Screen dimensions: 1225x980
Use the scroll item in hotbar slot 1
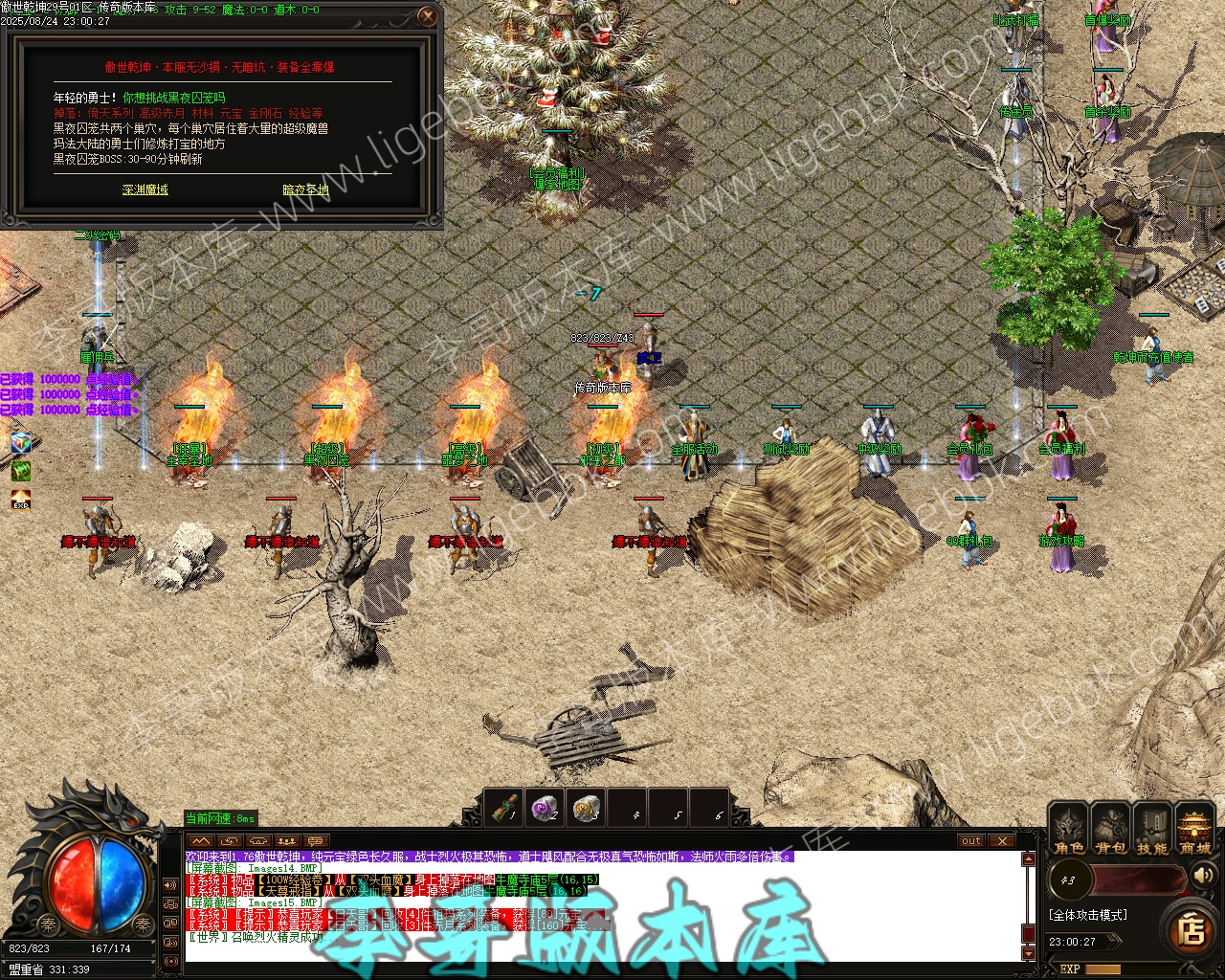[x=504, y=809]
